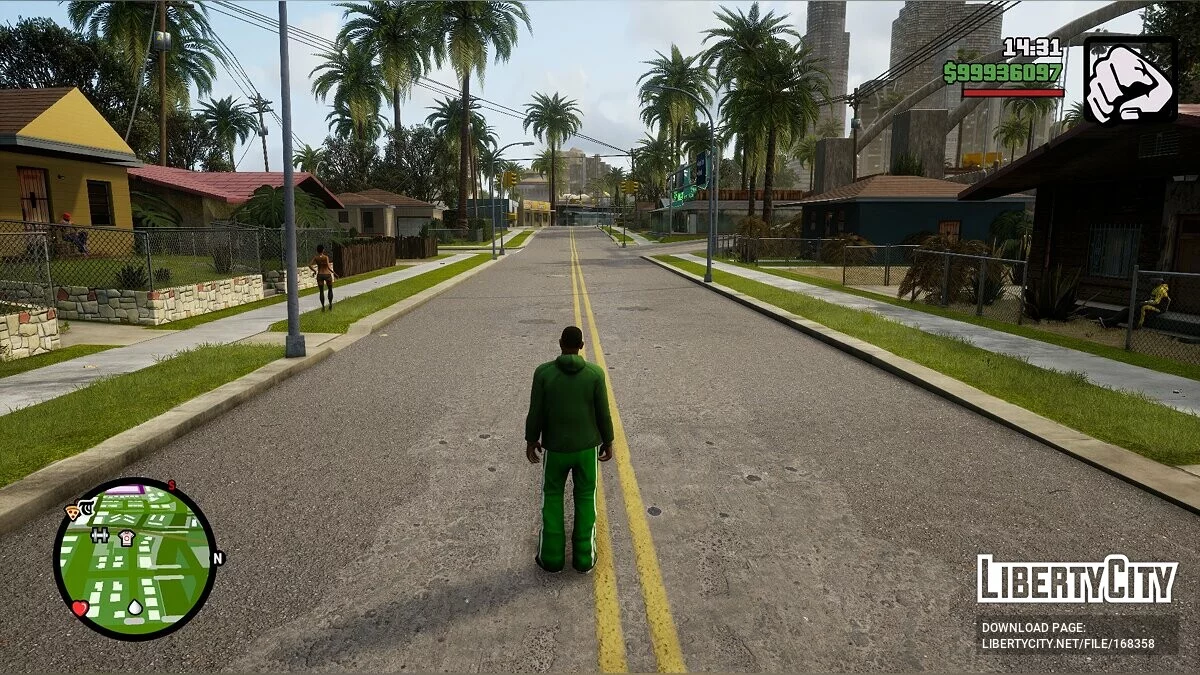This screenshot has width=1200, height=675.
Task: Click the red heart marker on minimap
Action: point(80,608)
